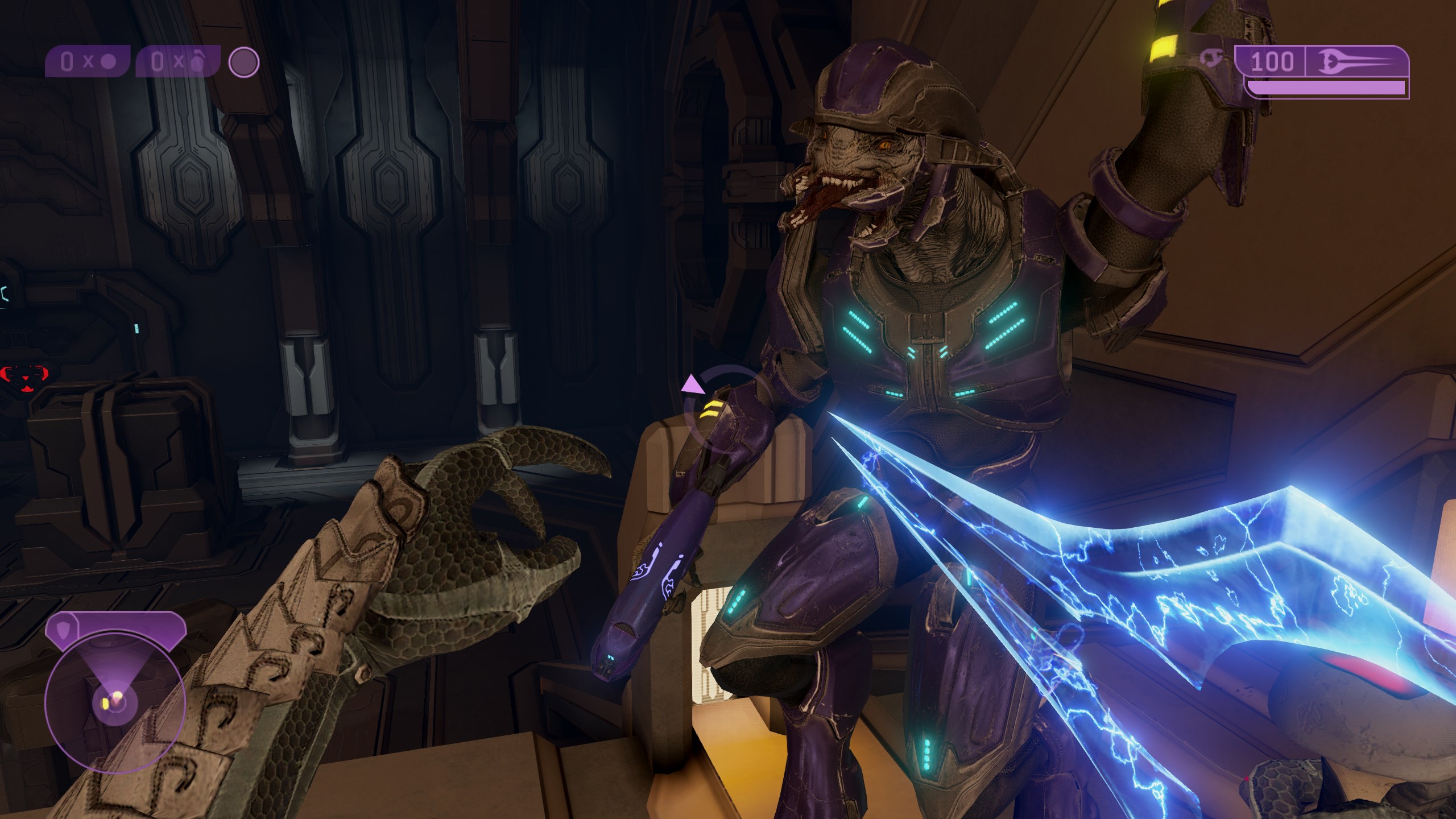Select the plasma grenade counter
Screen dimensions: 1456x819
88,62
